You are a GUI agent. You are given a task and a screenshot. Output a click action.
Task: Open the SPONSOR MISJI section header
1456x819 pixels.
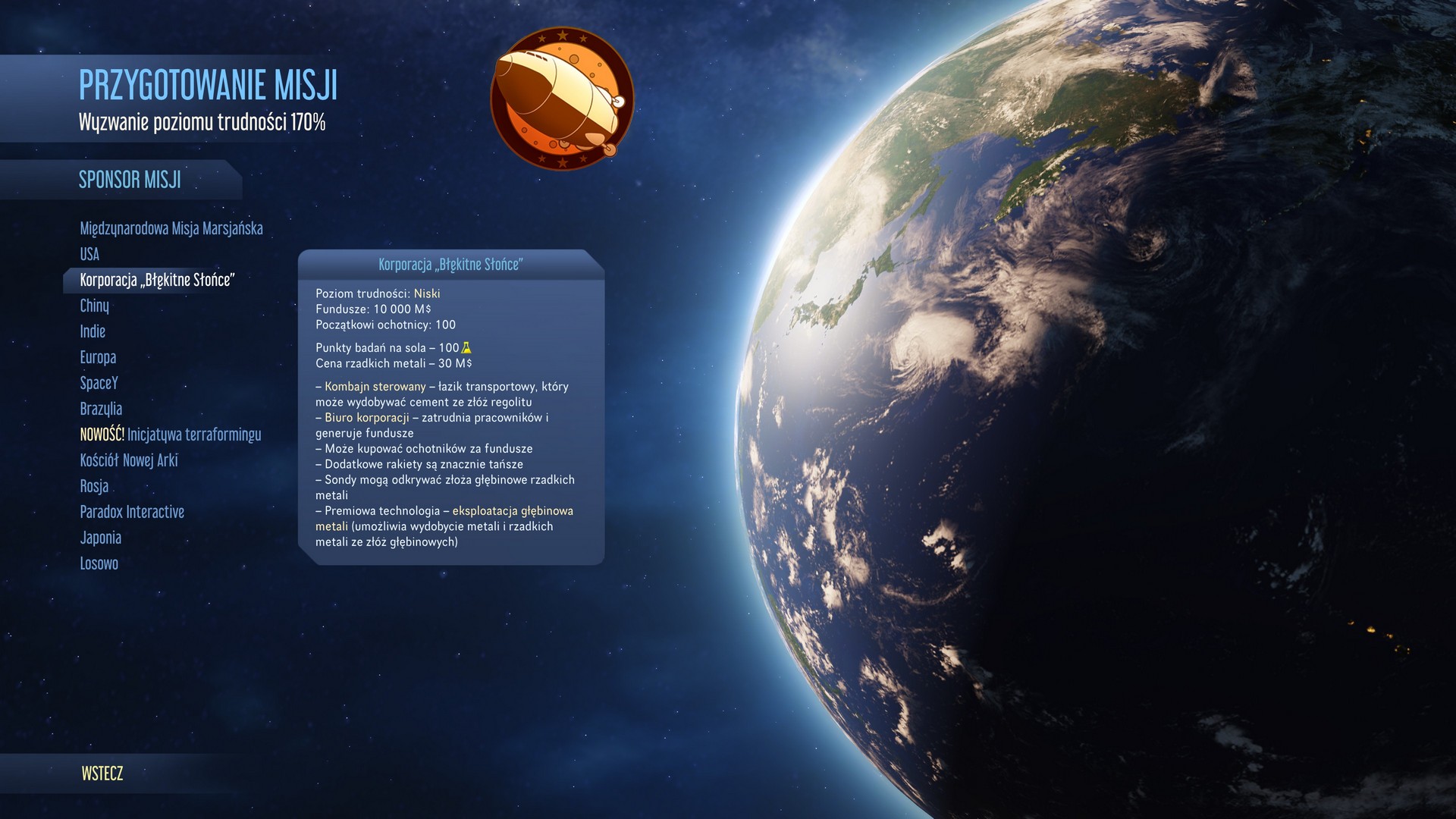[x=130, y=180]
